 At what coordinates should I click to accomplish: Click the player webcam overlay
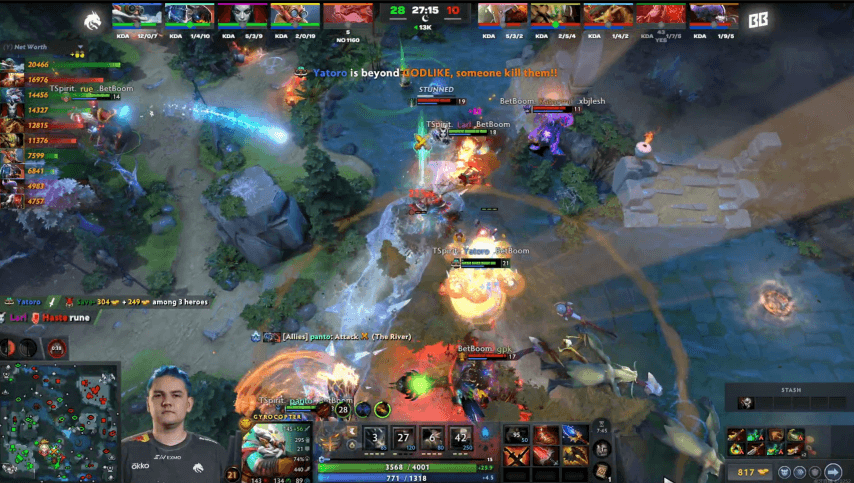(x=176, y=425)
